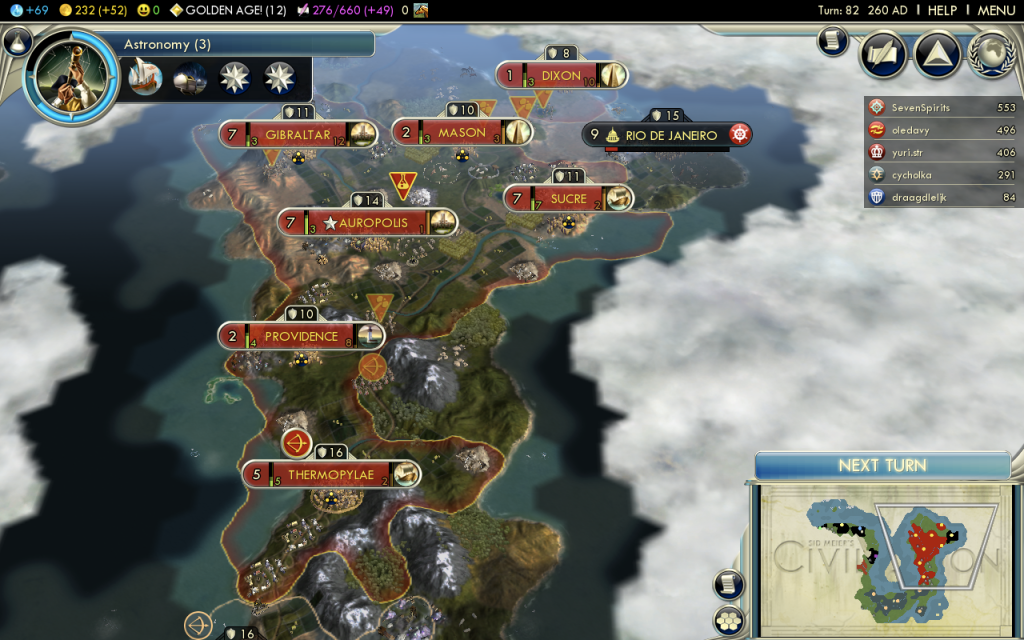Image resolution: width=1024 pixels, height=640 pixels.
Task: Select the Thermopylae city banner
Action: 330,474
